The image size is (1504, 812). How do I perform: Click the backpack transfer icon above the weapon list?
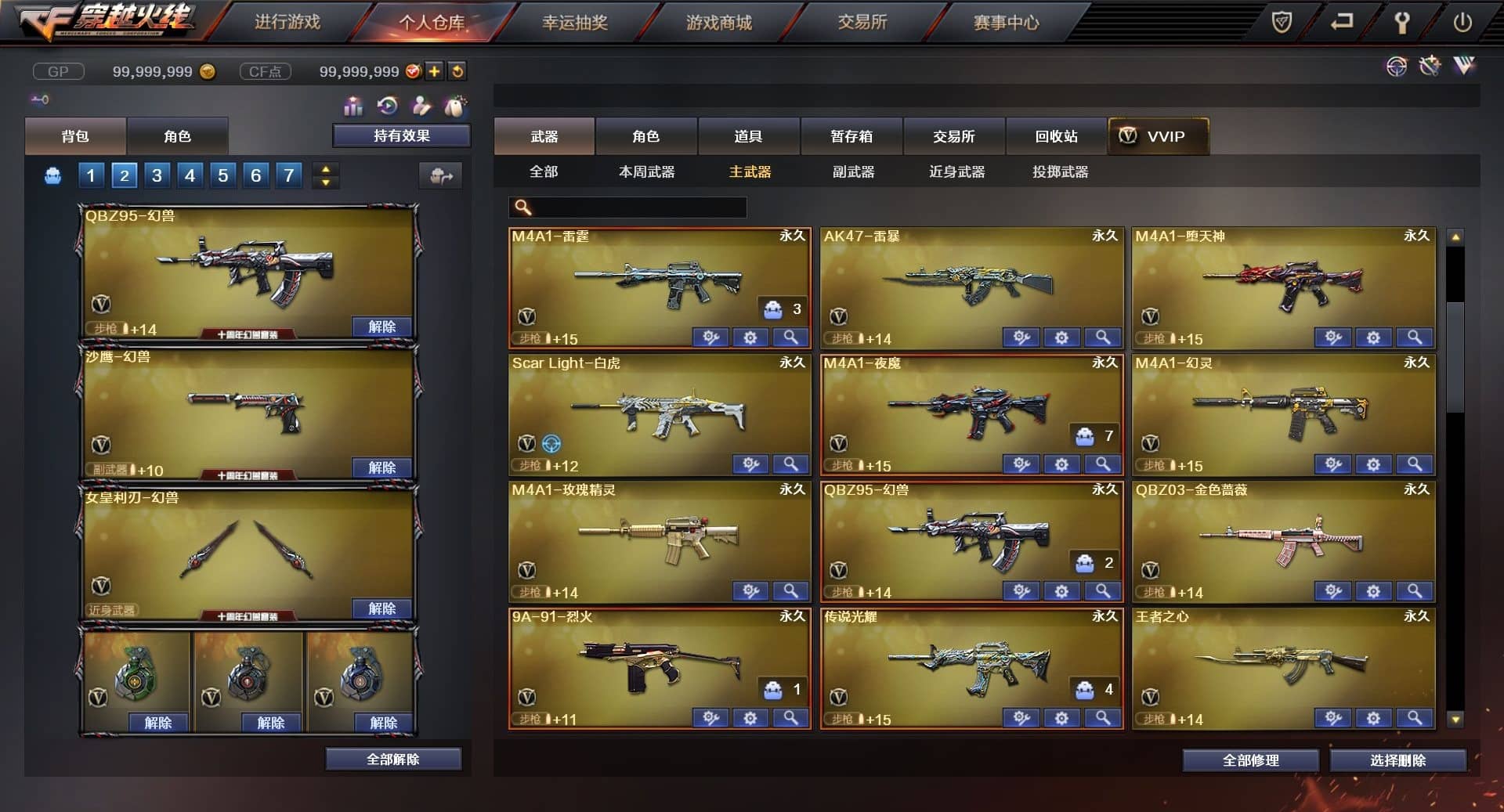[442, 175]
